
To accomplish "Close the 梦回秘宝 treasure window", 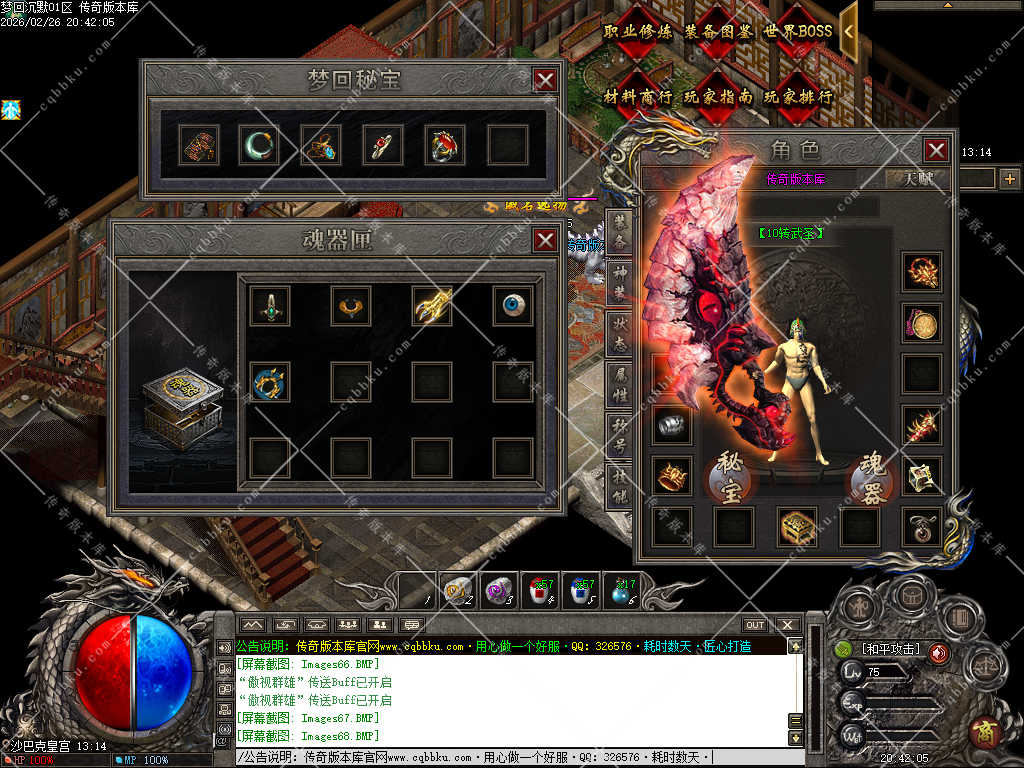I will point(544,80).
